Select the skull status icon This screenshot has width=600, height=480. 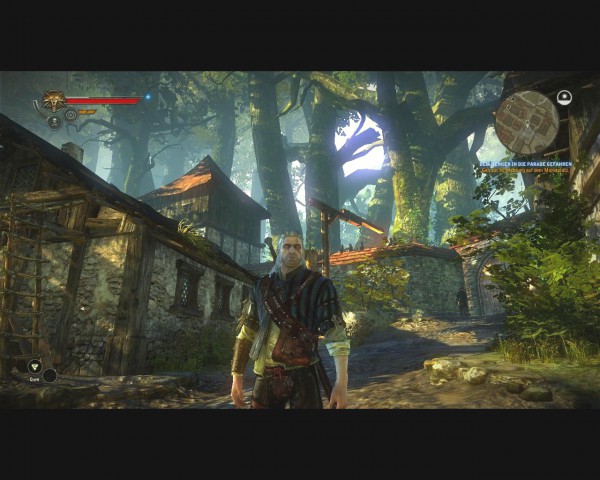pyautogui.click(x=54, y=121)
